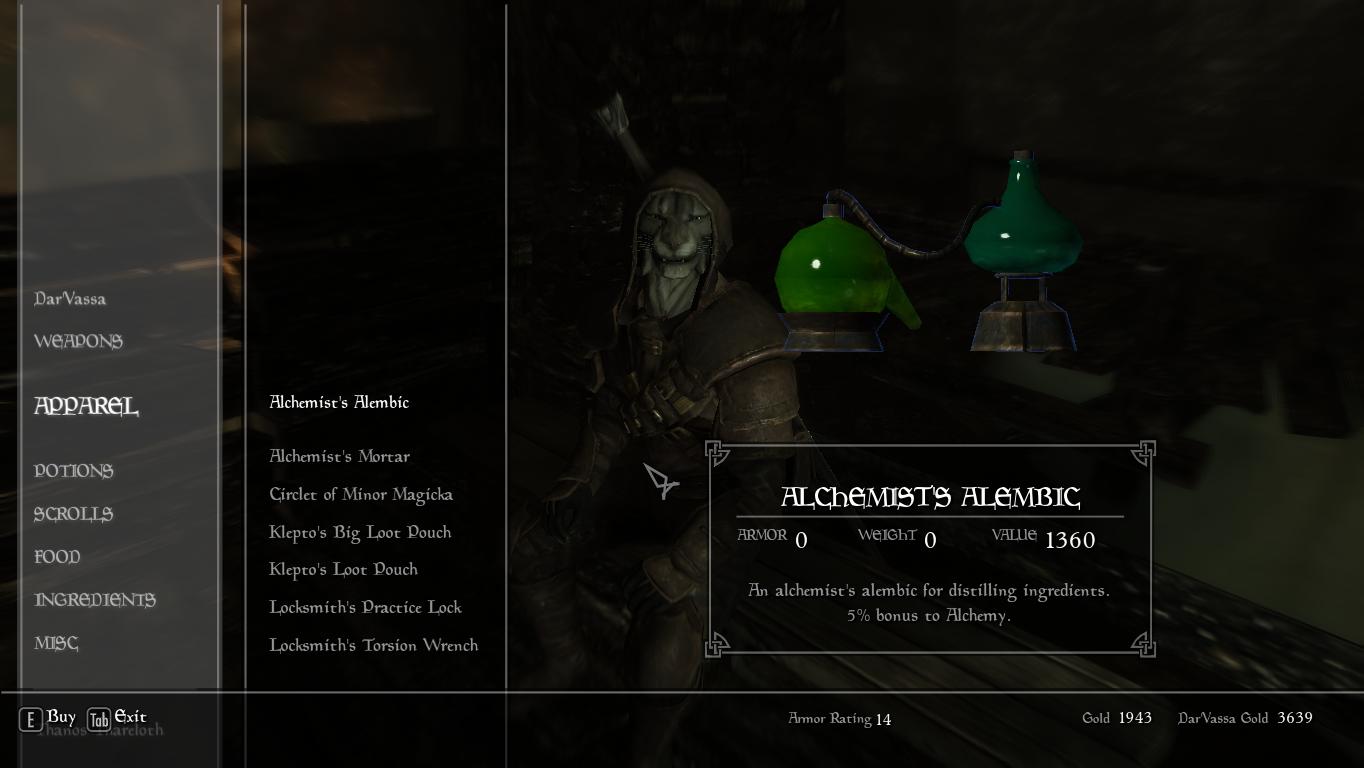Select the Alchemist's Alembic item
The width and height of the screenshot is (1364, 768).
tap(339, 402)
